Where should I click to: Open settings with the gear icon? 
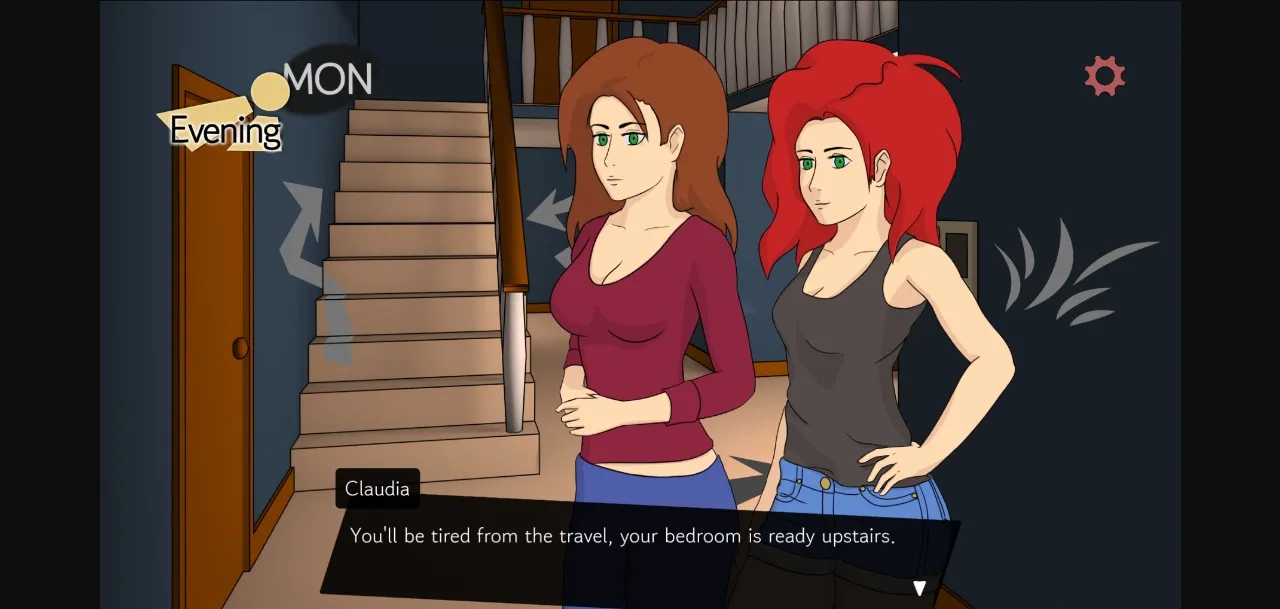(x=1104, y=76)
